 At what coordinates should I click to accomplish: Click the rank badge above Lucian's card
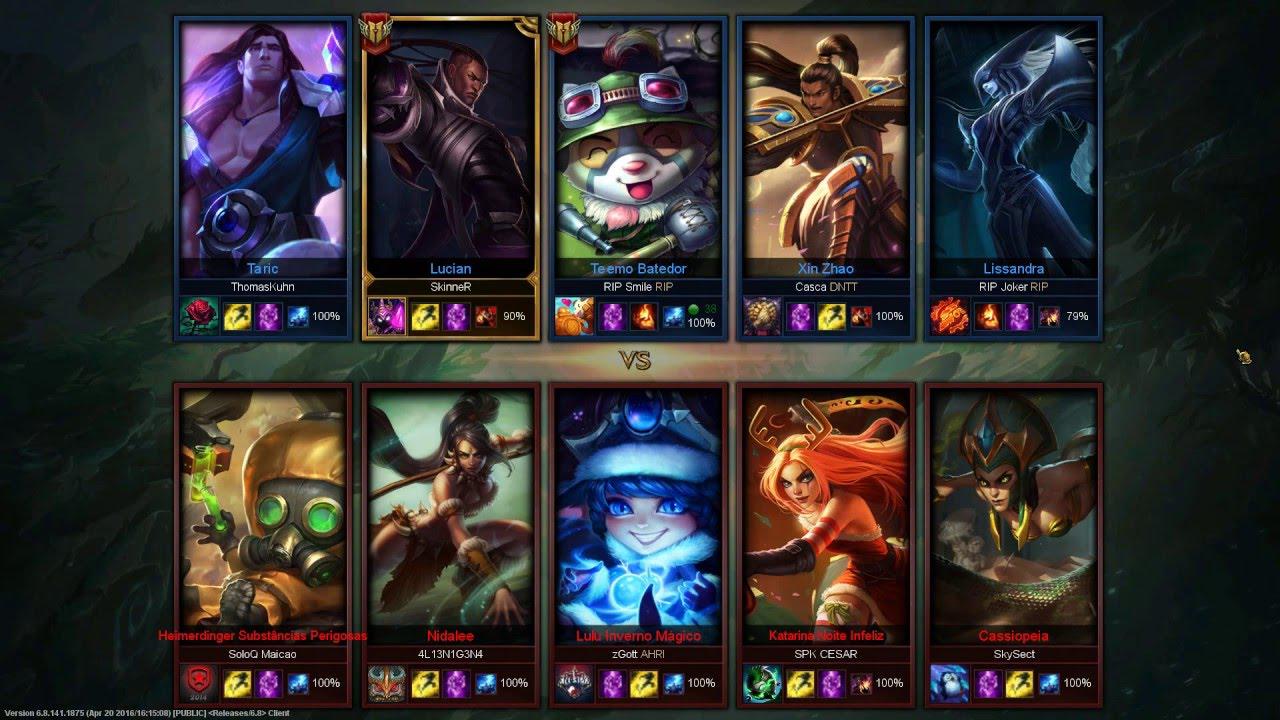point(377,32)
